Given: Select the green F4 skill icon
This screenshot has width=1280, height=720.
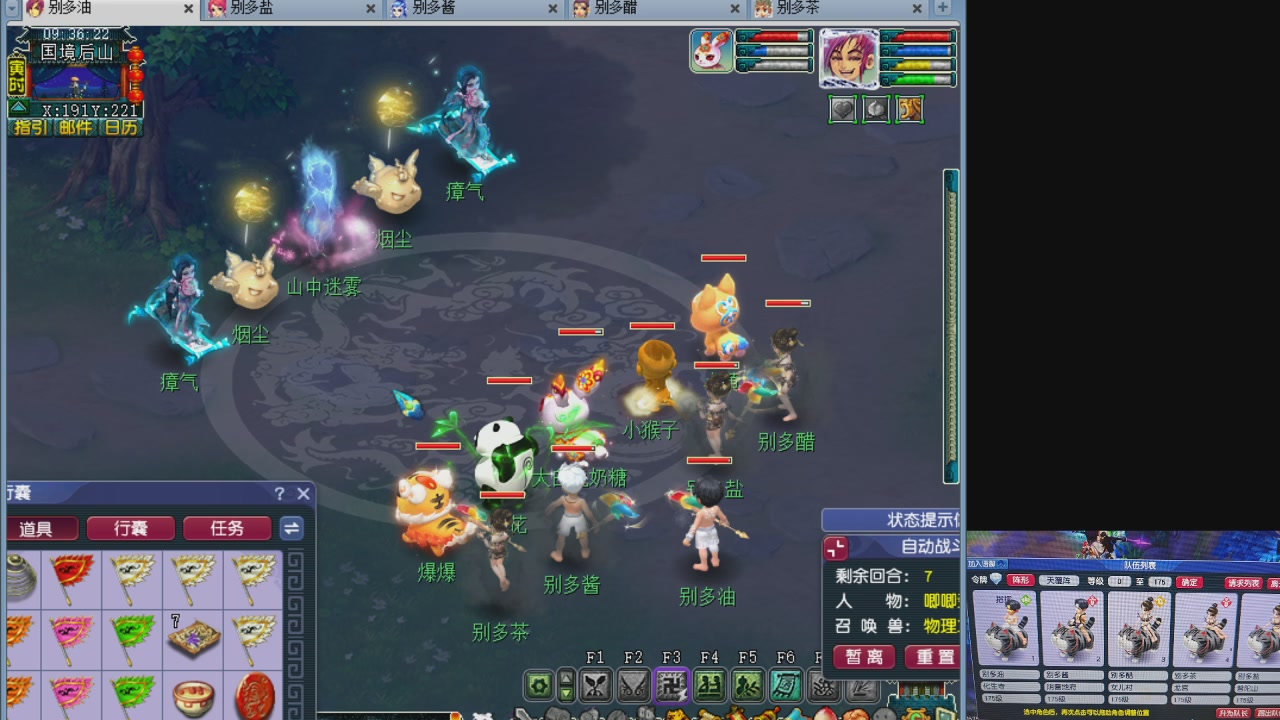Looking at the screenshot, I should 712,687.
